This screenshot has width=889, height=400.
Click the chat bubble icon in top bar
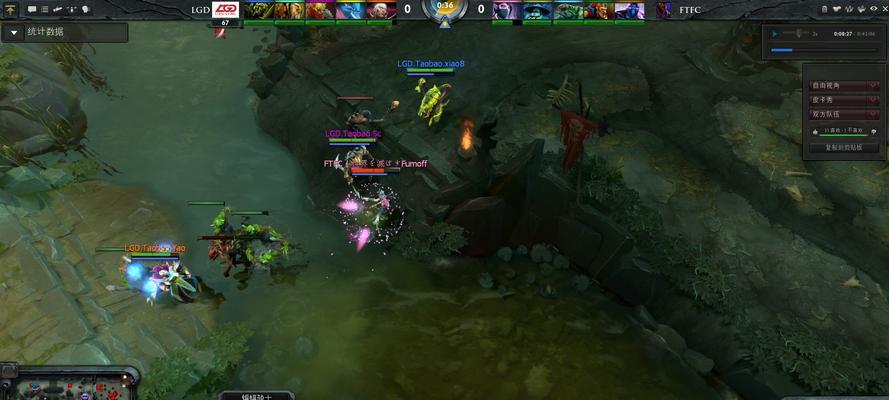click(x=32, y=9)
